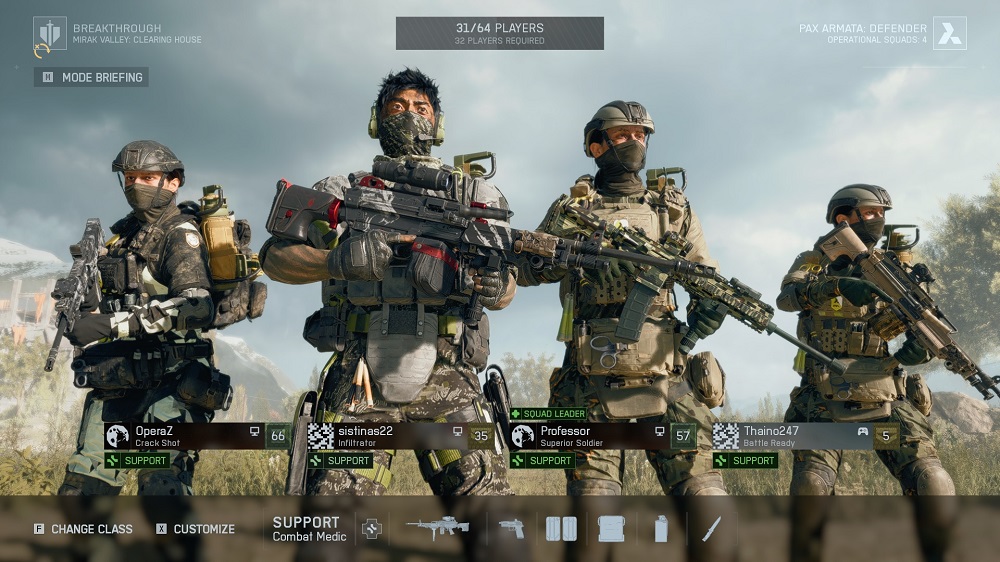Viewport: 1000px width, 562px height.
Task: Select the combat knife melee slot
Action: (712, 529)
